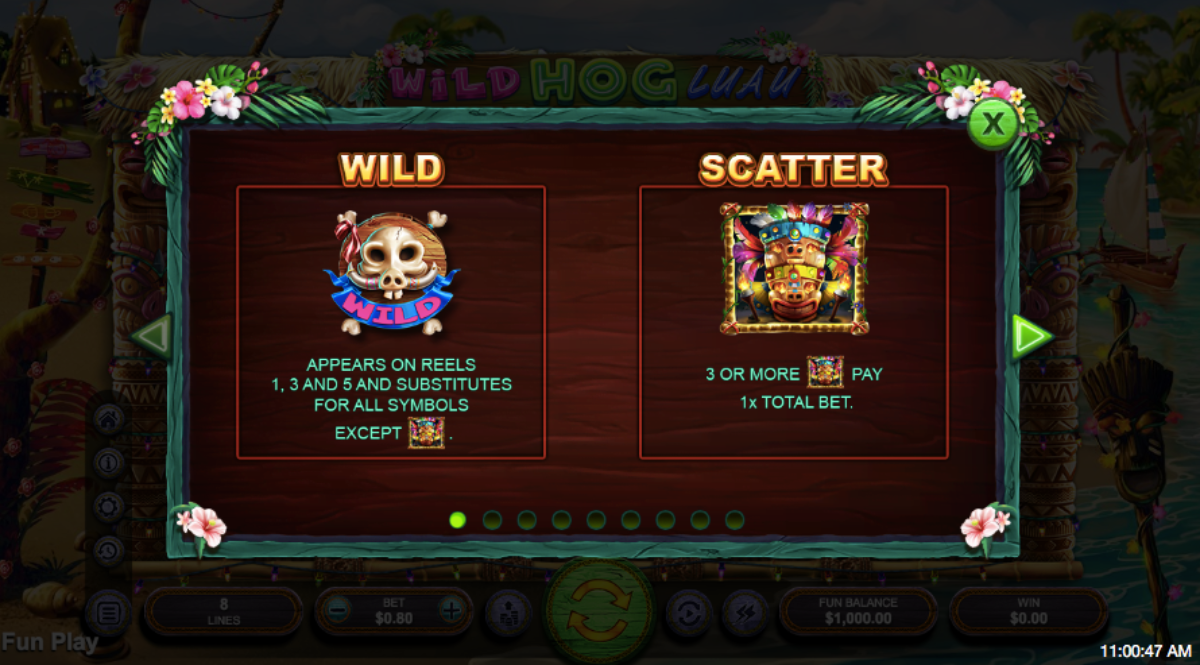Open settings via the gear icon
Viewport: 1200px width, 665px height.
(108, 506)
